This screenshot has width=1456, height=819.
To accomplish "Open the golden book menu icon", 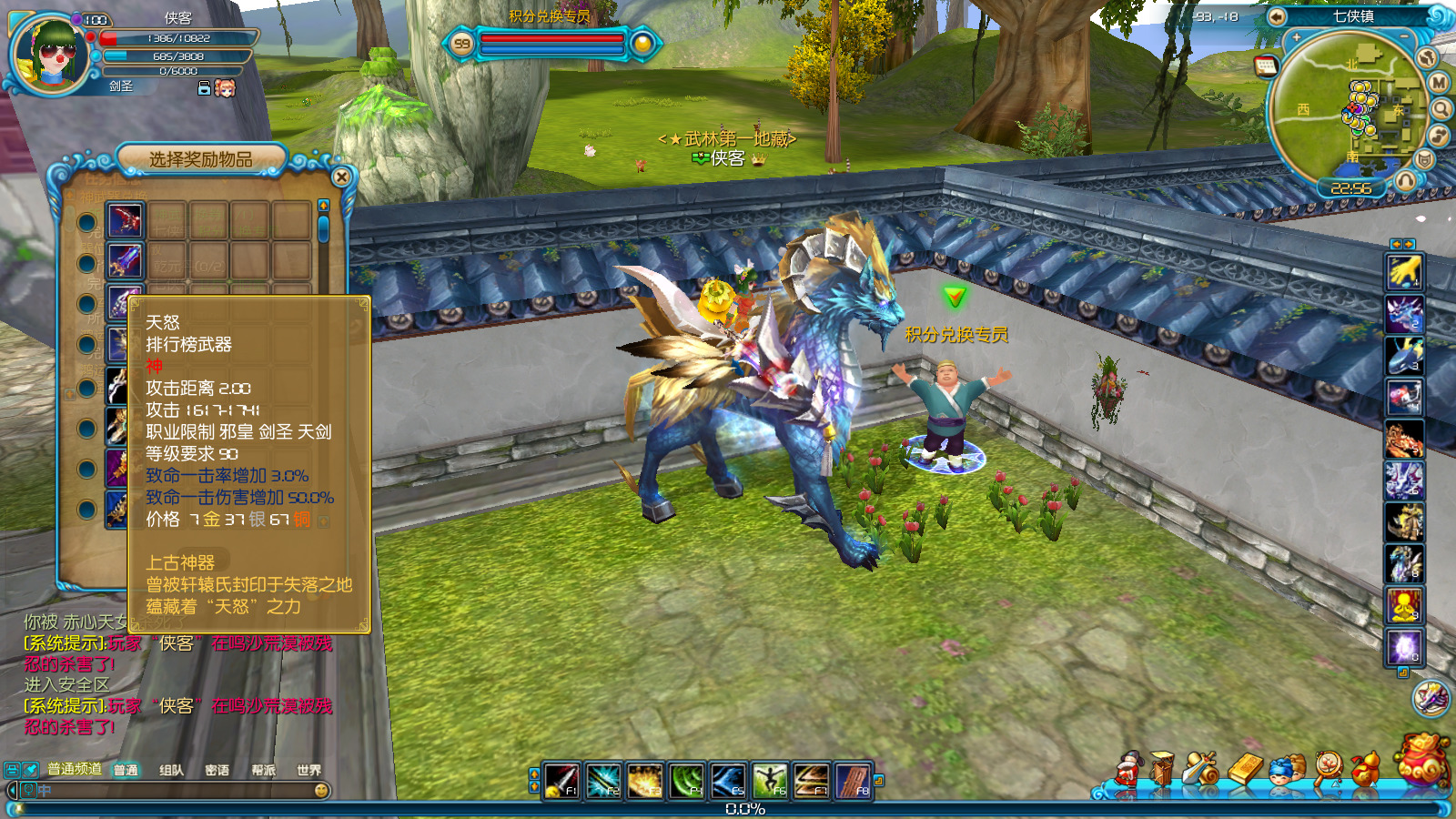I will [x=1246, y=770].
